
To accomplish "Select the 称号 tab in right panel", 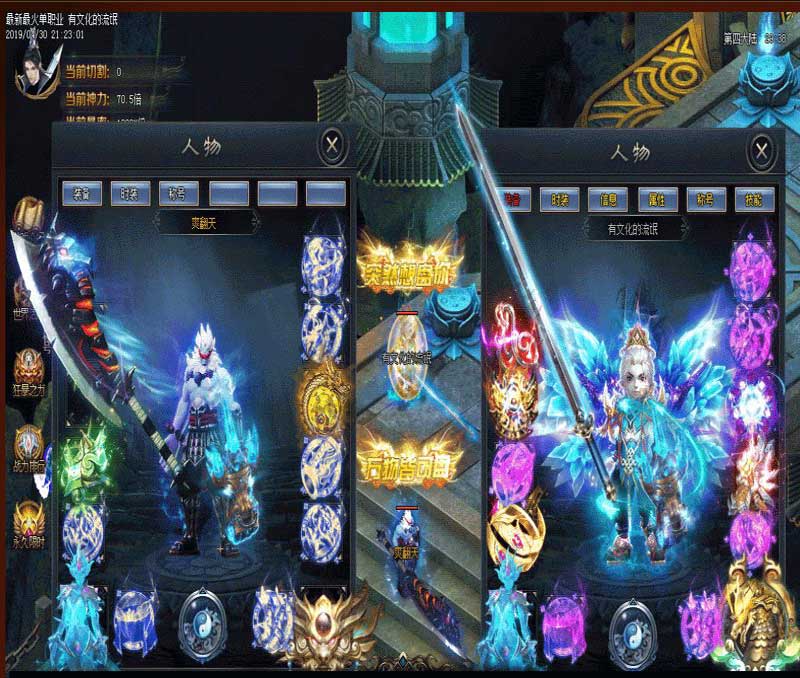I will pyautogui.click(x=706, y=199).
